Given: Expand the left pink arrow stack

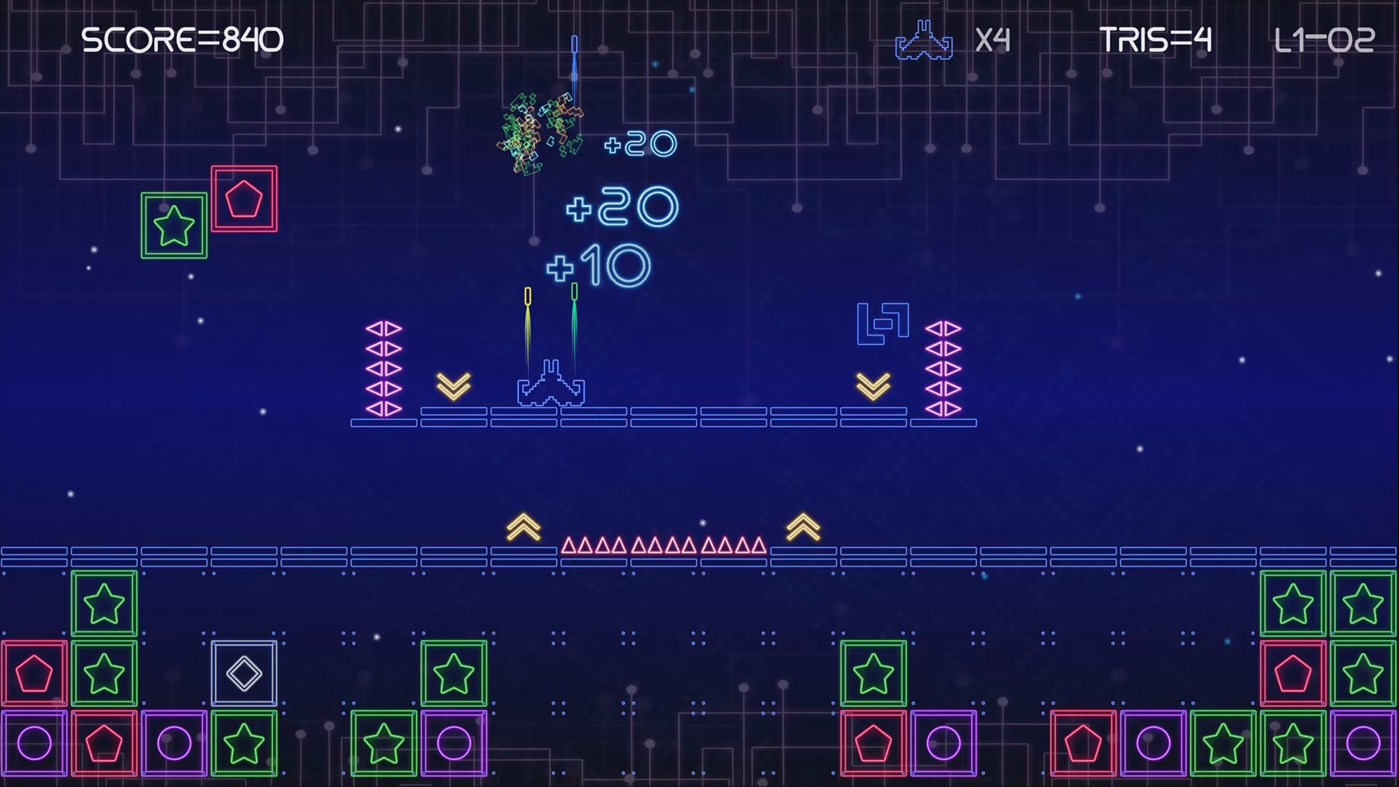Looking at the screenshot, I should click(385, 365).
